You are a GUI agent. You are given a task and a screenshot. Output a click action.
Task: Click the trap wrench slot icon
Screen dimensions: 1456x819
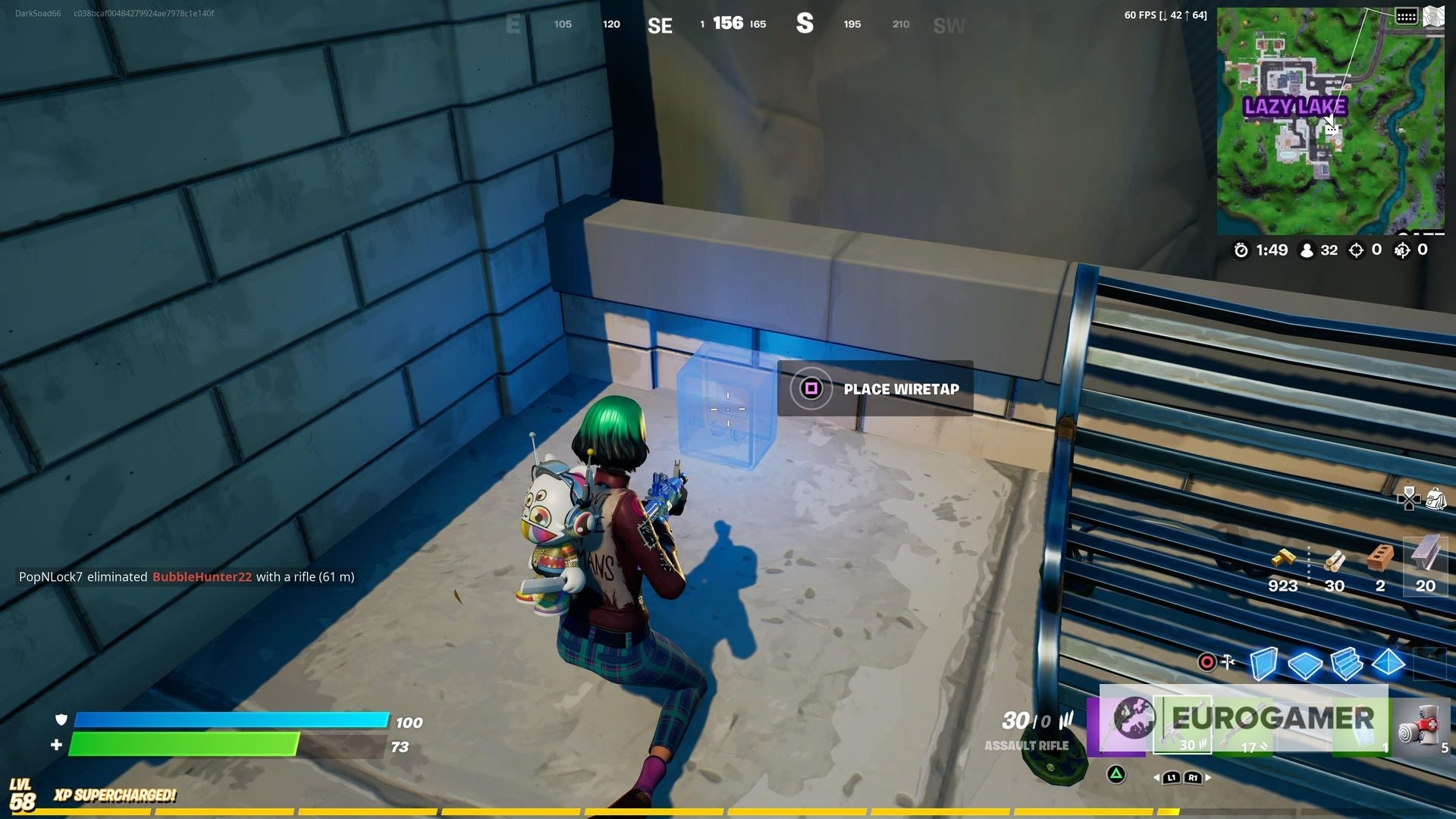pos(1227,661)
